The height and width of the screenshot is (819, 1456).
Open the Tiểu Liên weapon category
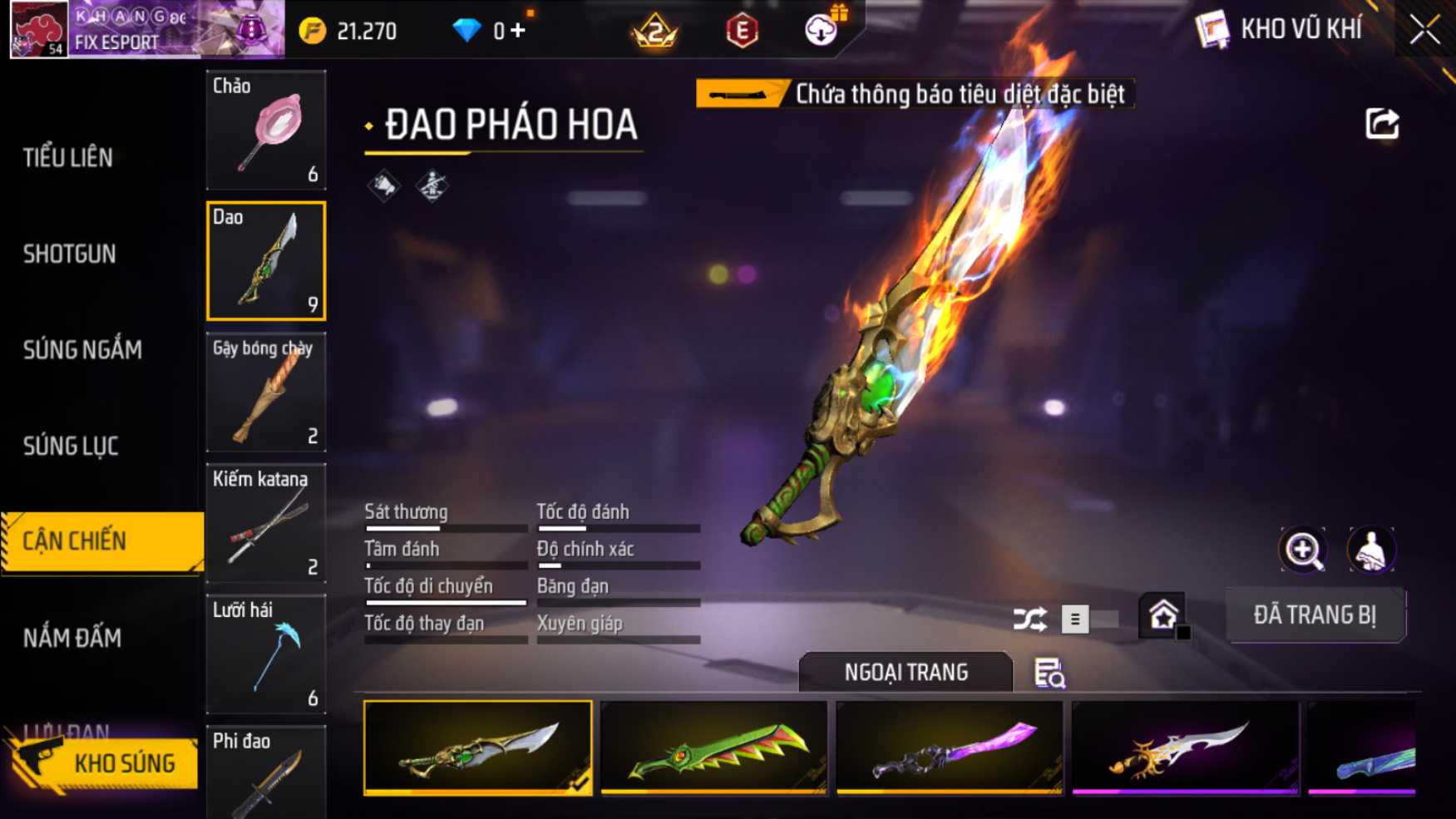coord(68,157)
